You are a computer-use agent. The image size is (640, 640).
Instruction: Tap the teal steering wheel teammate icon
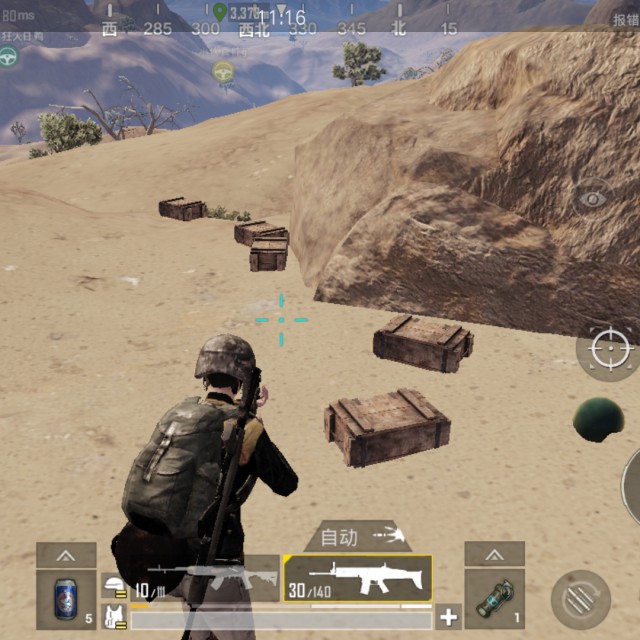tap(10, 57)
